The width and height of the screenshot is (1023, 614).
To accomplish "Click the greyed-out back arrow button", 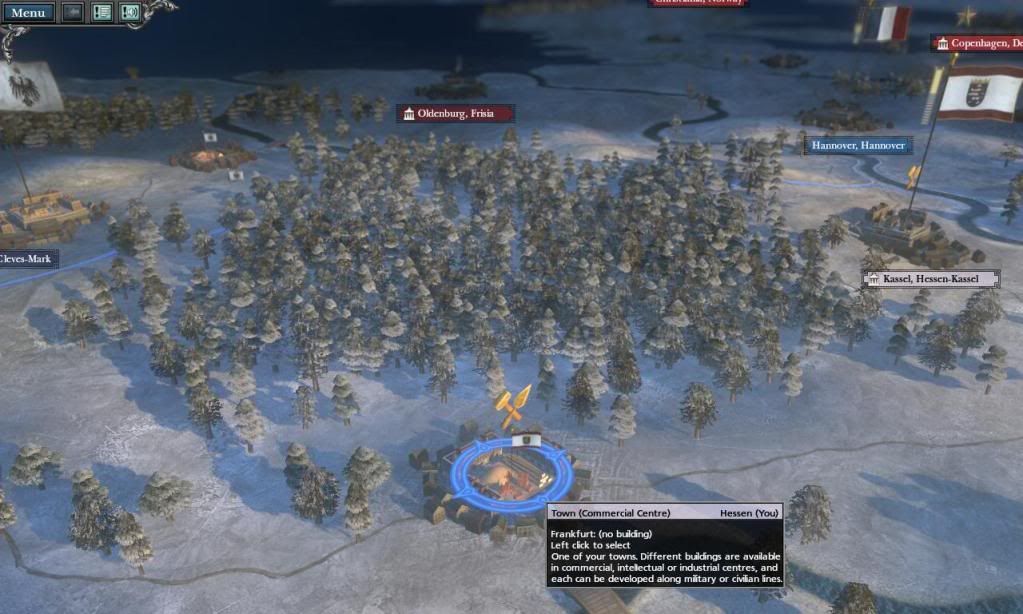I will 73,13.
